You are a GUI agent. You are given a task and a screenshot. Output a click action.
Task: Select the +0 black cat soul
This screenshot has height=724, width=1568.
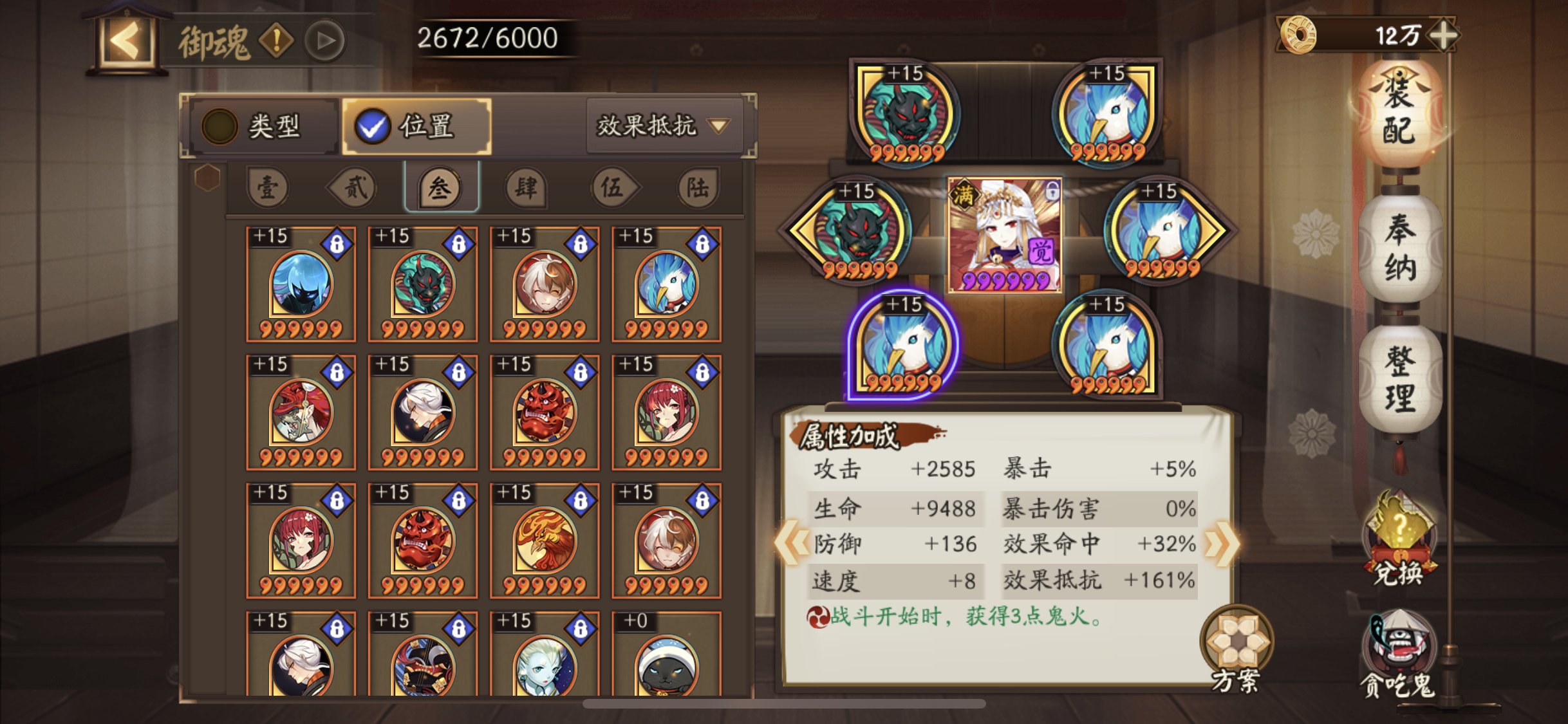pos(666,656)
